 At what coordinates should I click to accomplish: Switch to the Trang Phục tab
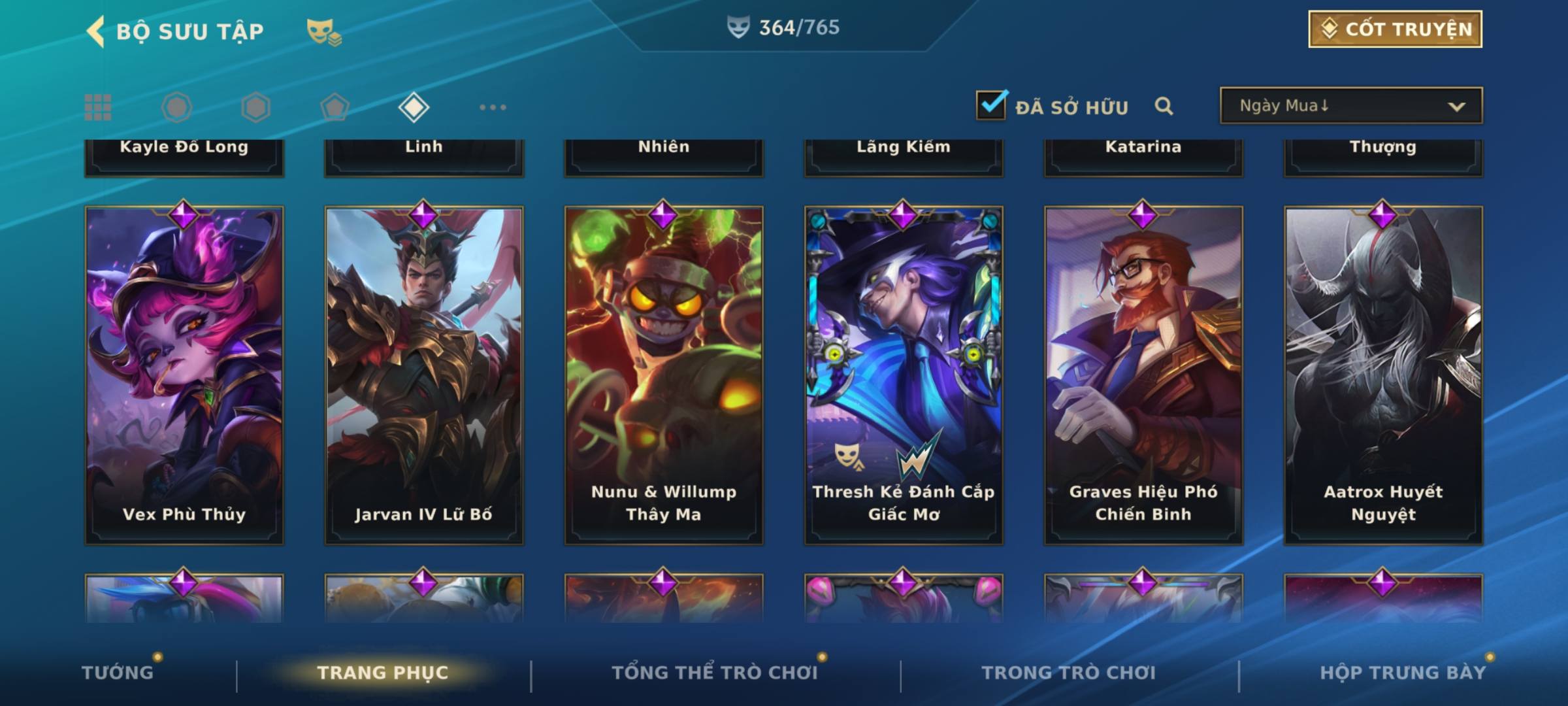click(x=383, y=673)
